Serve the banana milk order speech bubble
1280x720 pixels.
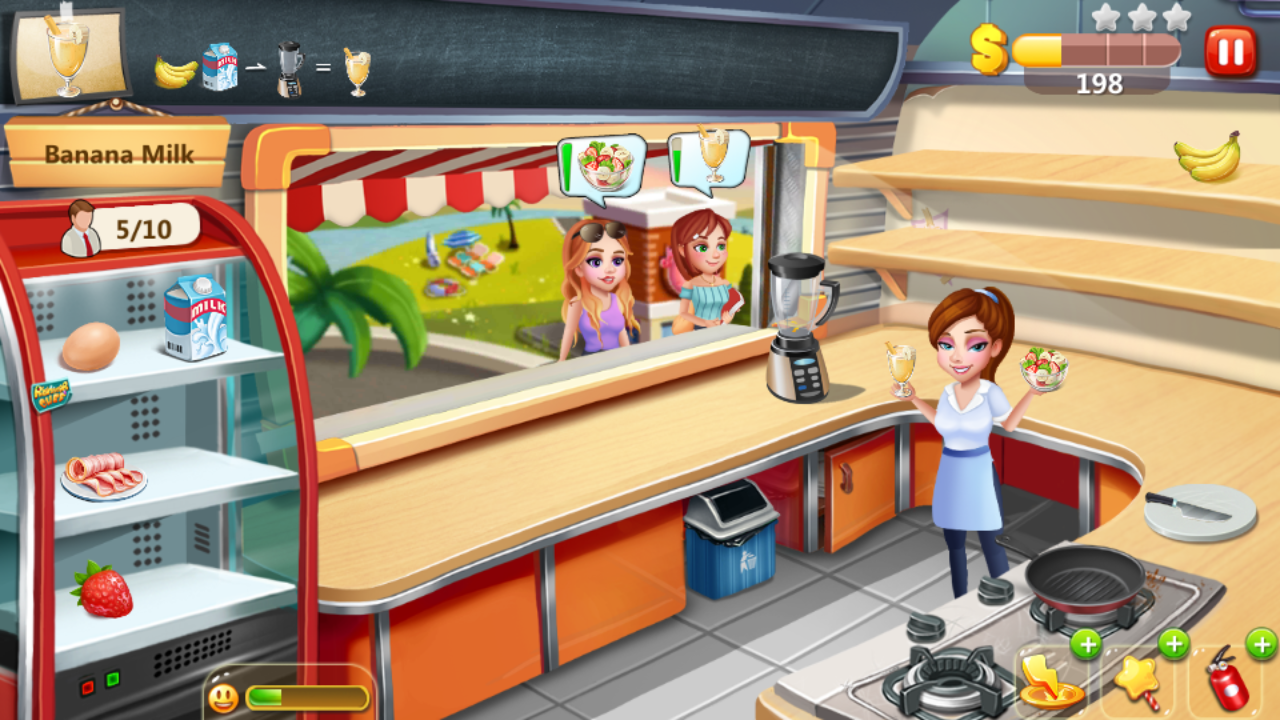(711, 158)
